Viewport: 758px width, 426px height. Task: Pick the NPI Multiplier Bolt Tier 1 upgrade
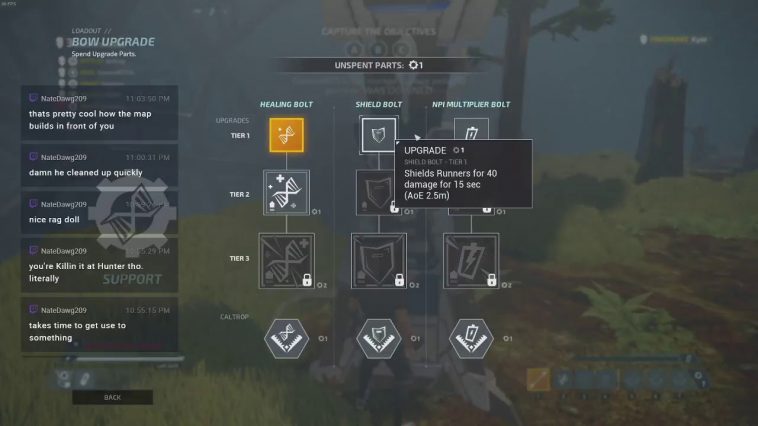tap(470, 133)
